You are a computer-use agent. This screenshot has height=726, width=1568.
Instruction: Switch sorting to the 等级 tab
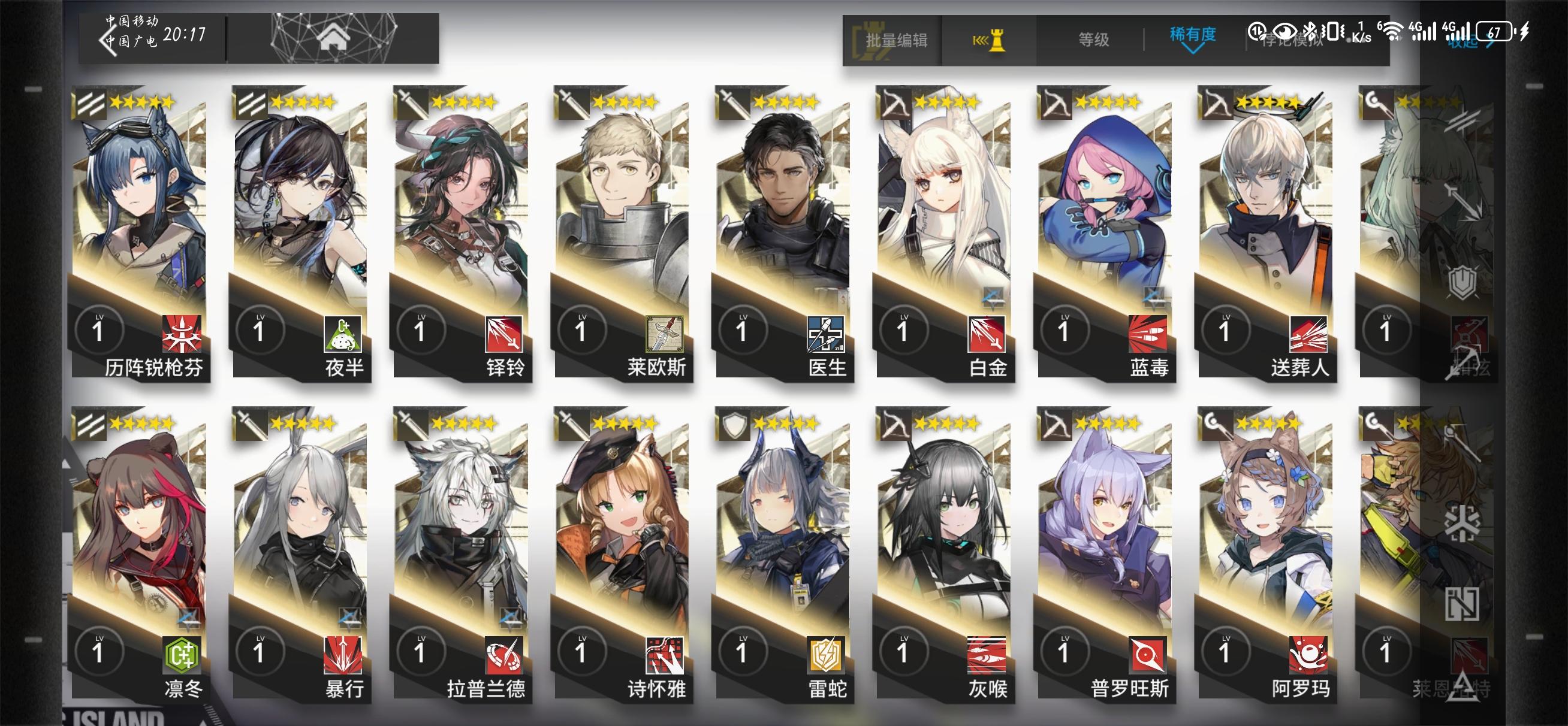1094,40
